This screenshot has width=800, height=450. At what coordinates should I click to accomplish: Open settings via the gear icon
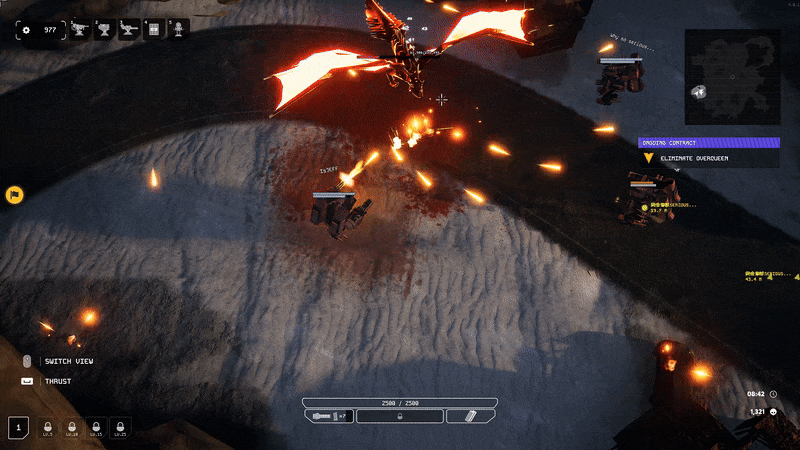coord(26,30)
